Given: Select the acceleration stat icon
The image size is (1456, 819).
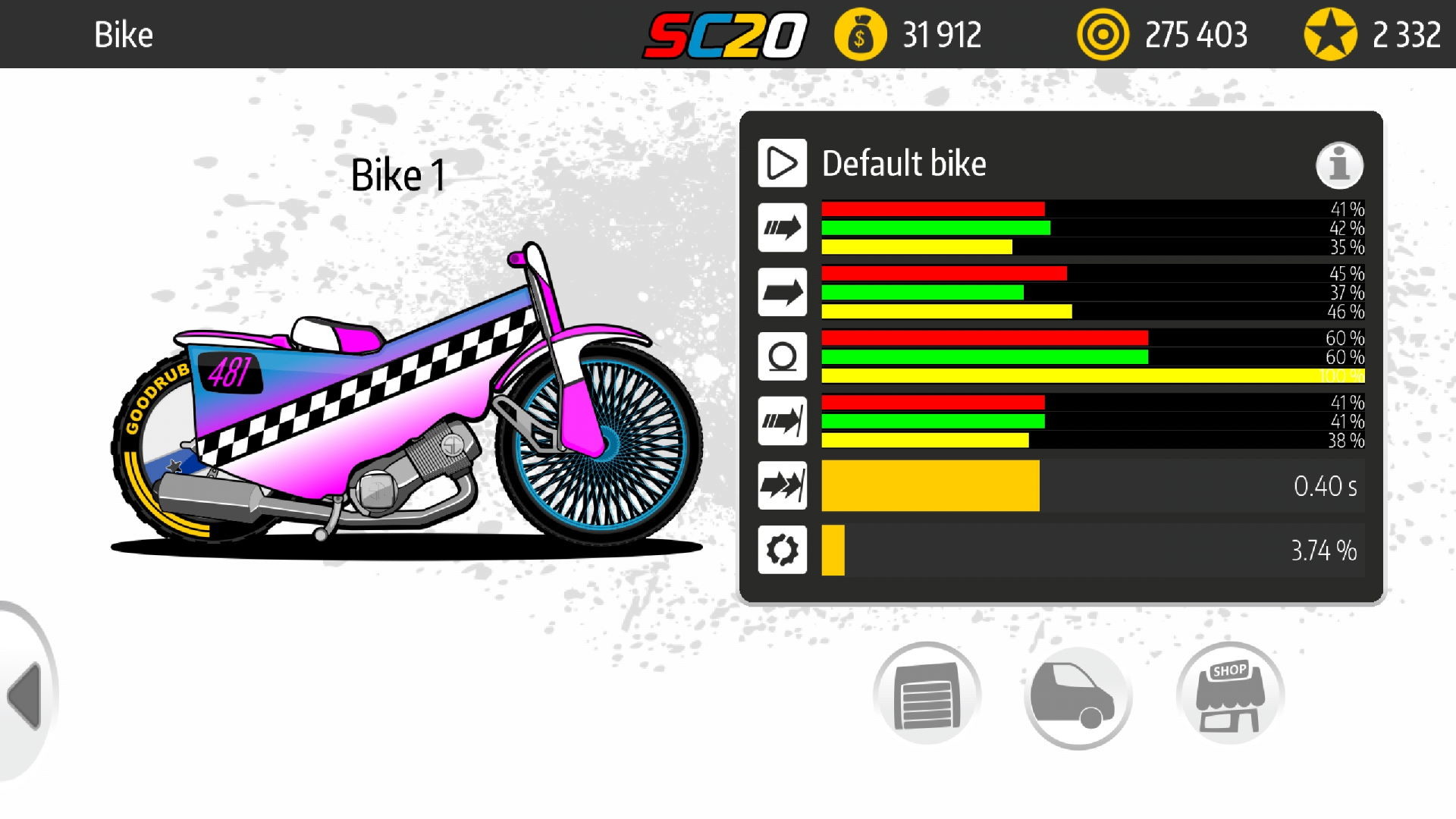Looking at the screenshot, I should pyautogui.click(x=782, y=227).
